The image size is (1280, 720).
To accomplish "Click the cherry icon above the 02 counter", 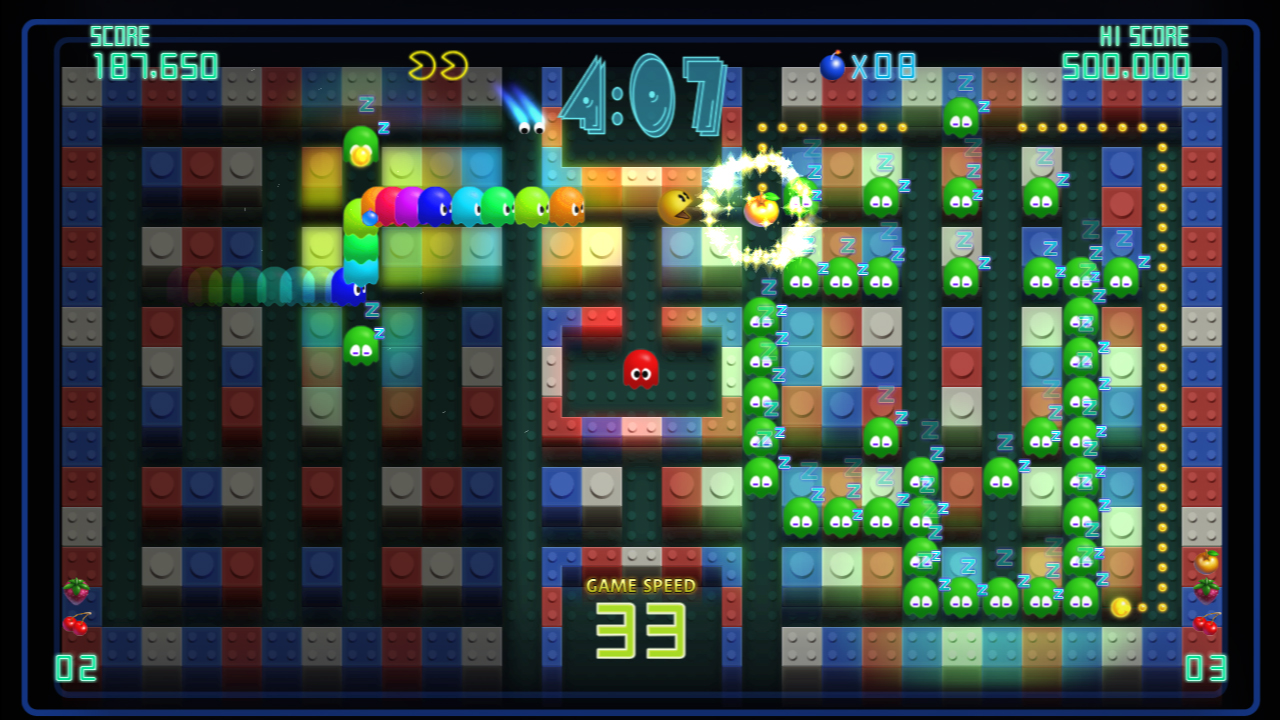I will coord(75,625).
